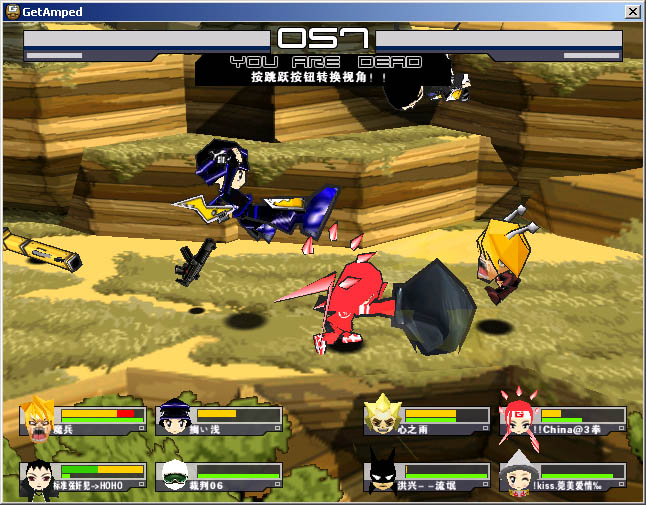
Task: Pick the red-haired !!China@3拳 player portrait
Action: (x=518, y=419)
